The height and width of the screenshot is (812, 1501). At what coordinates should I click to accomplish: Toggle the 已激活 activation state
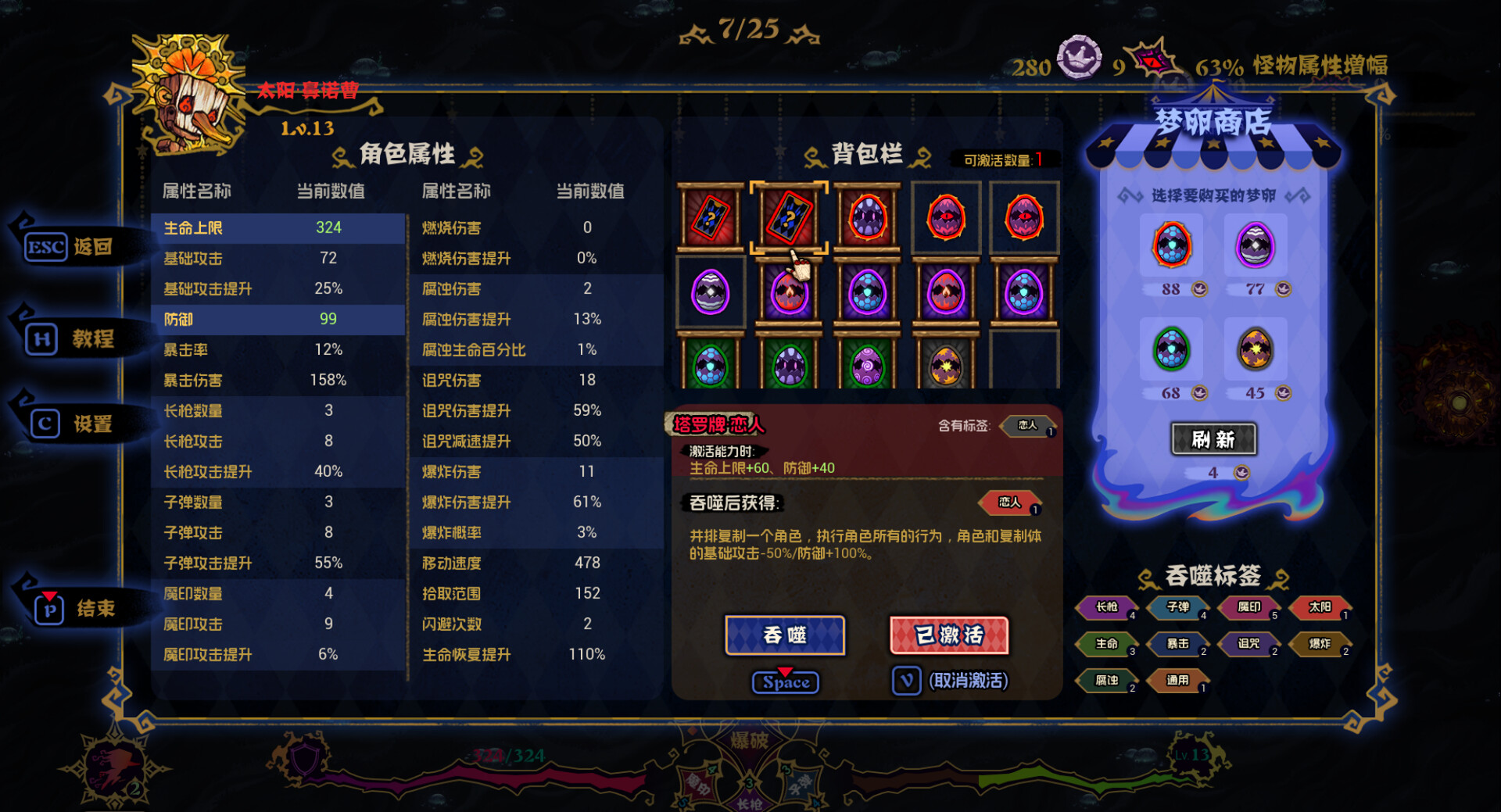(948, 635)
